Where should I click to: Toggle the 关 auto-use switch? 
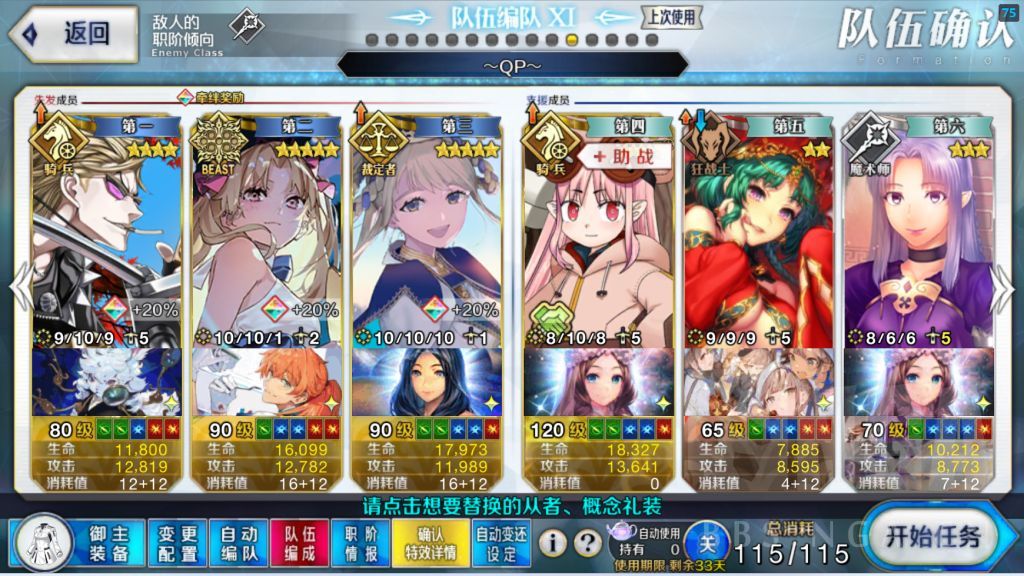point(708,544)
